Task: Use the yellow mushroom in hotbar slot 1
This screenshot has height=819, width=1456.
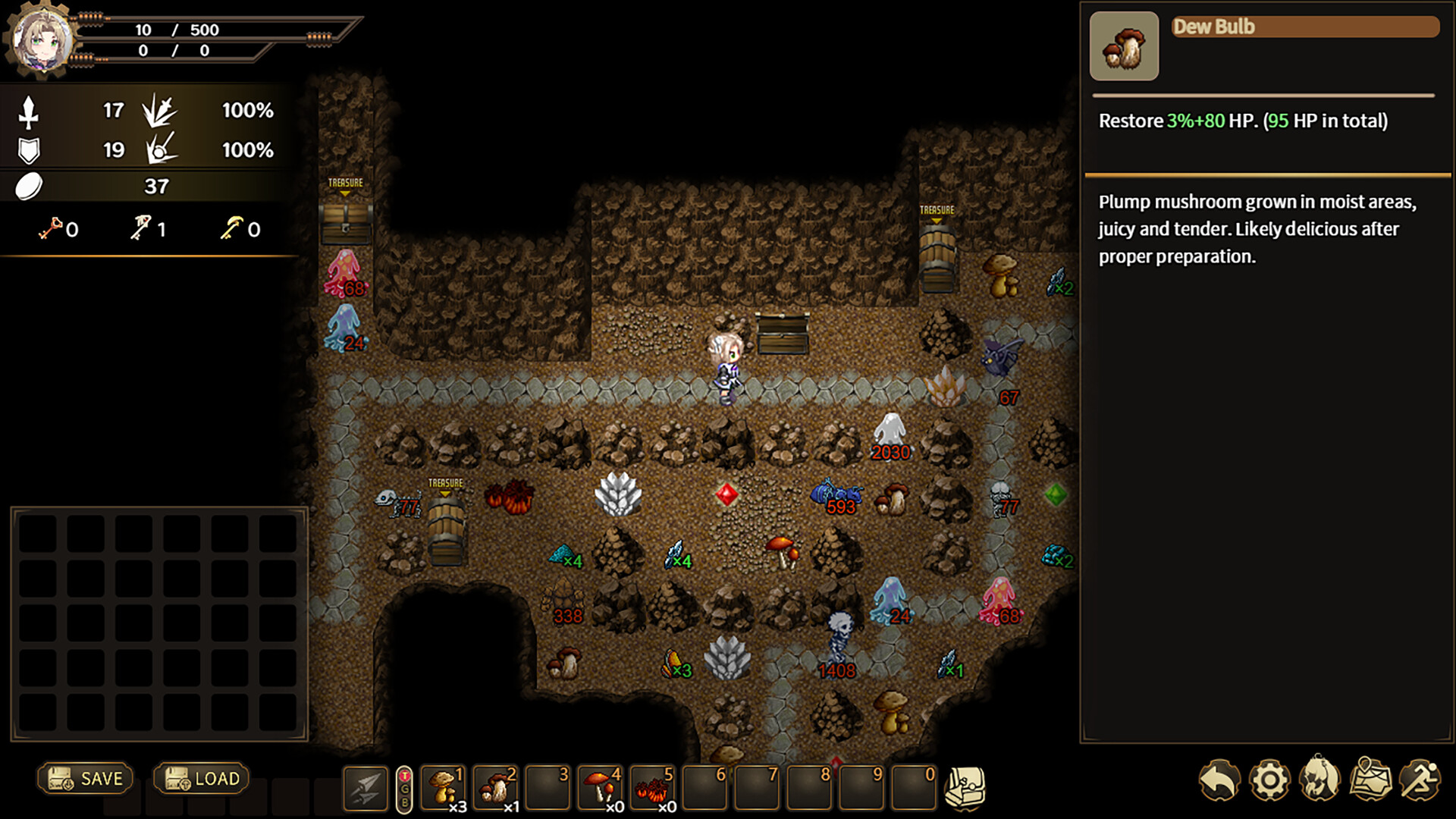Action: (444, 788)
